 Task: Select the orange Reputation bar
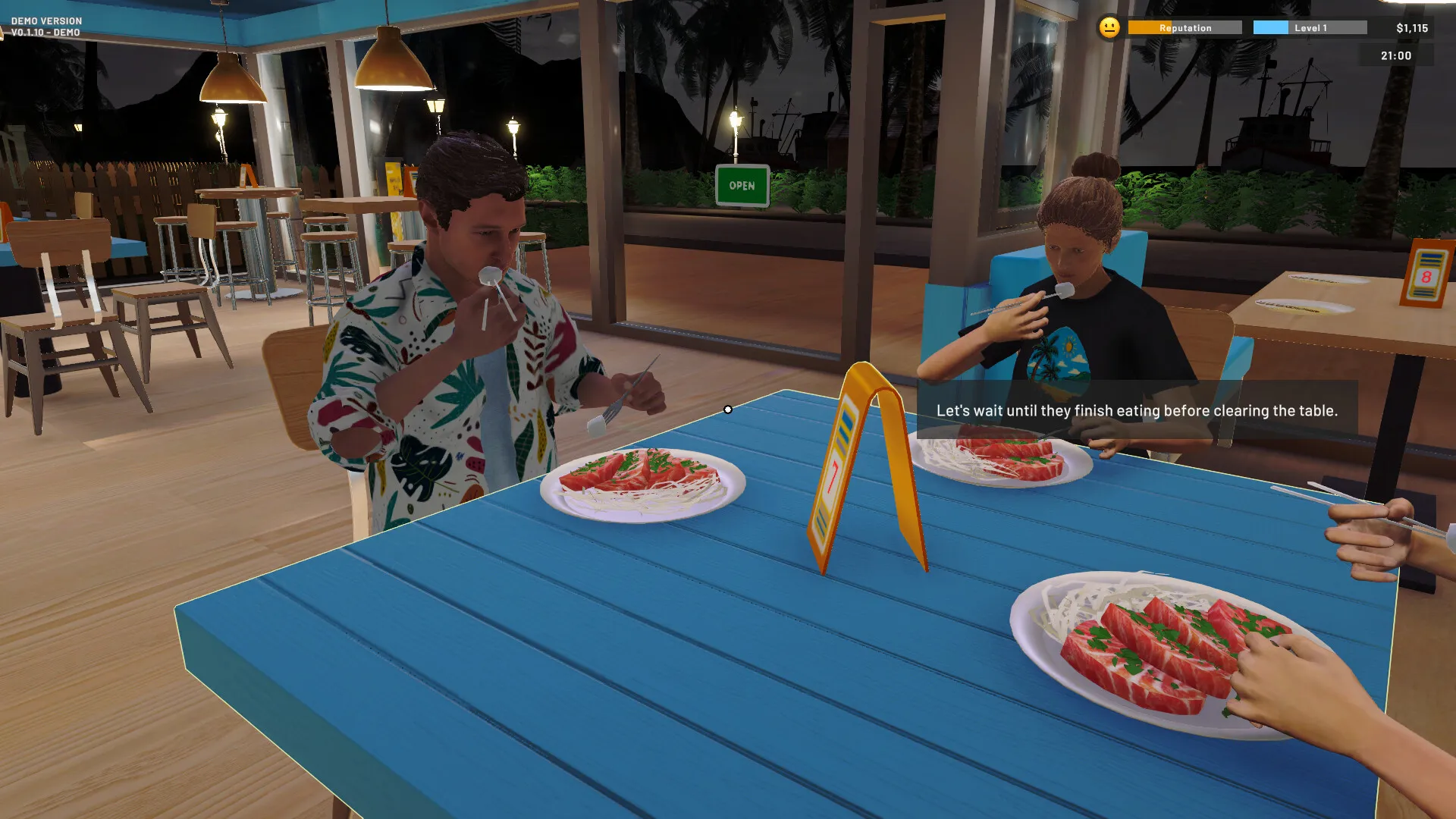pyautogui.click(x=1185, y=27)
